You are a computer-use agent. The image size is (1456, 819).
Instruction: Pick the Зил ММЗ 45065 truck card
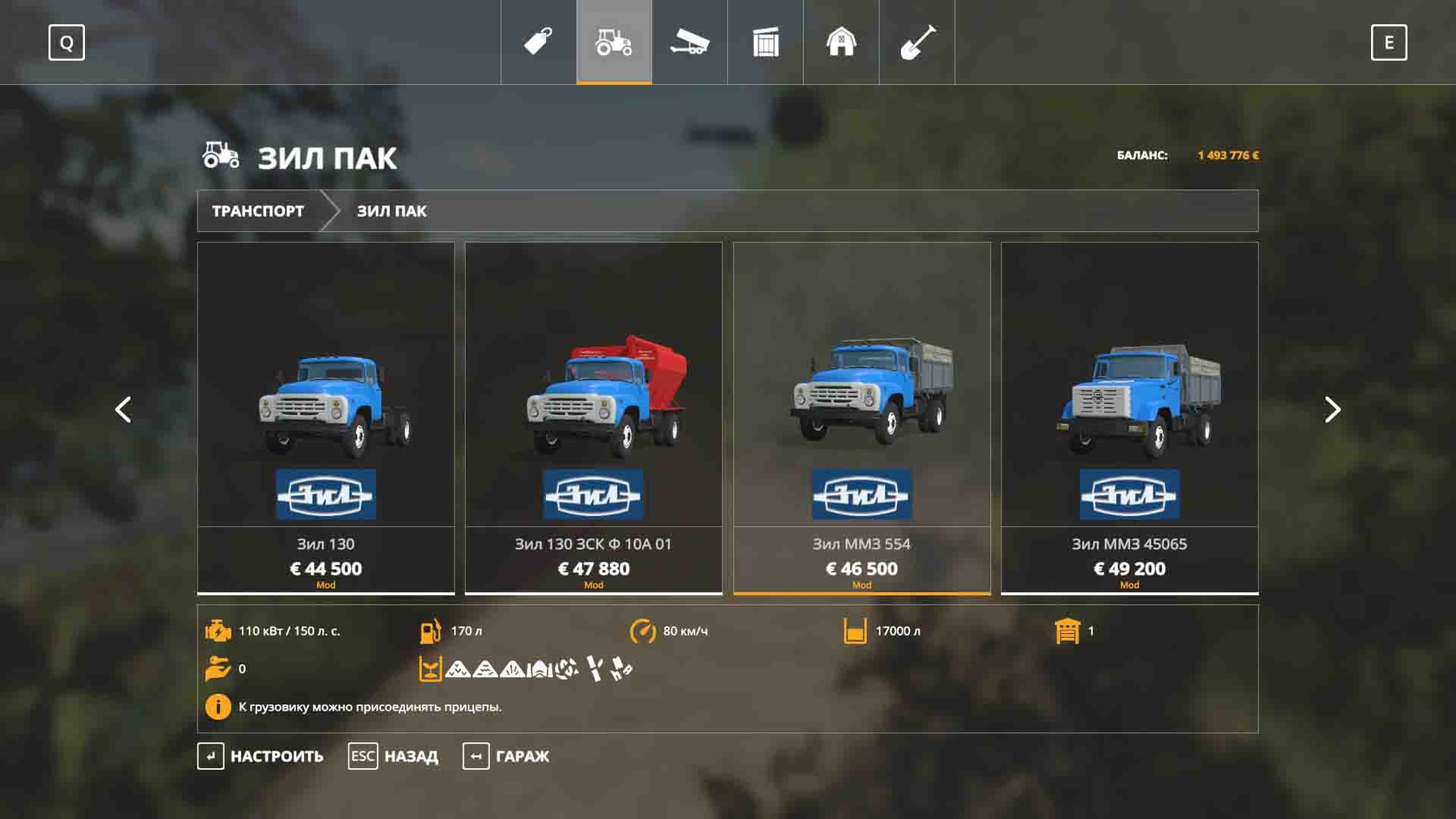click(1129, 417)
